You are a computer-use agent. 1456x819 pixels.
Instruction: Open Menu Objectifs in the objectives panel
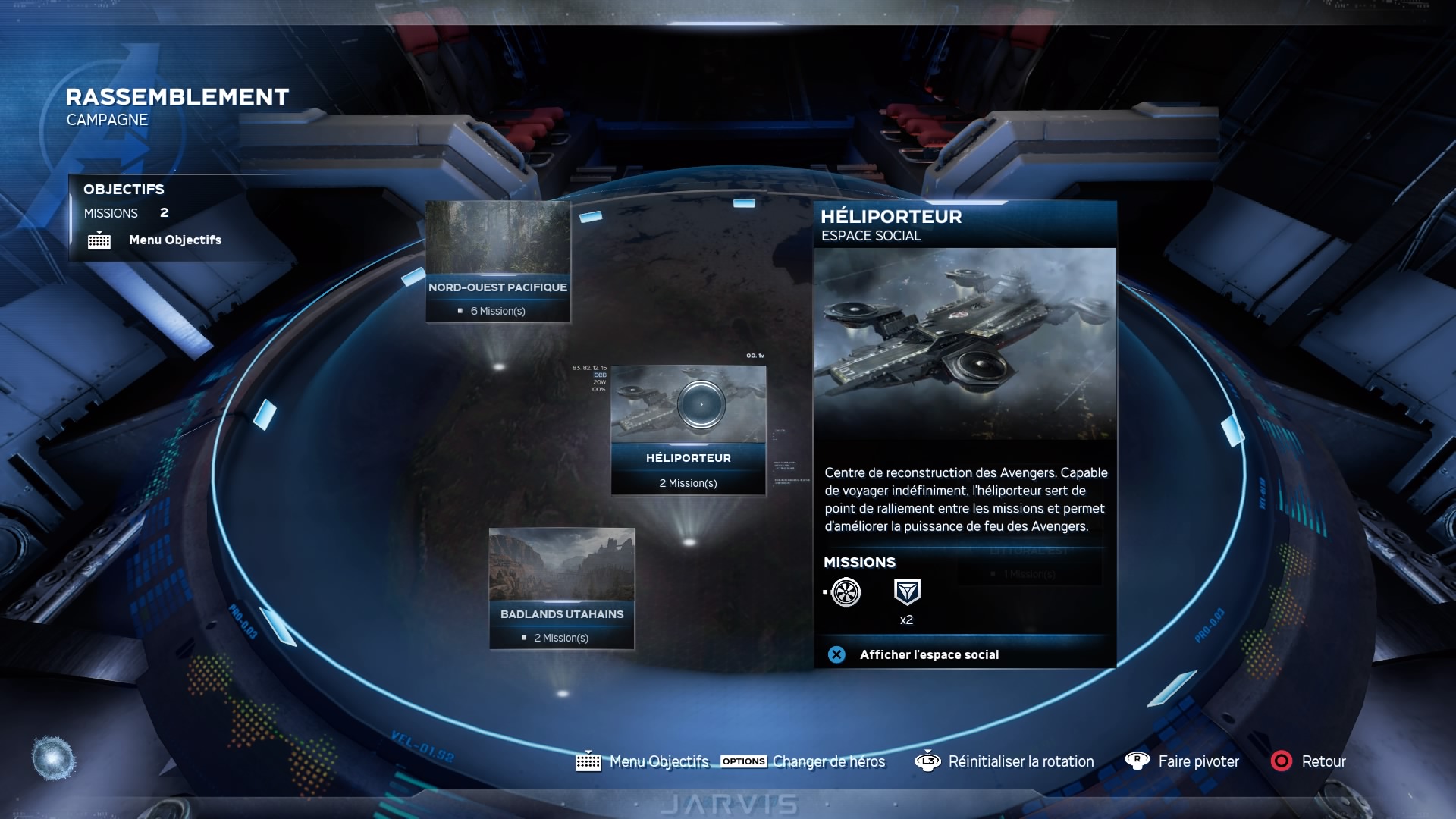174,240
